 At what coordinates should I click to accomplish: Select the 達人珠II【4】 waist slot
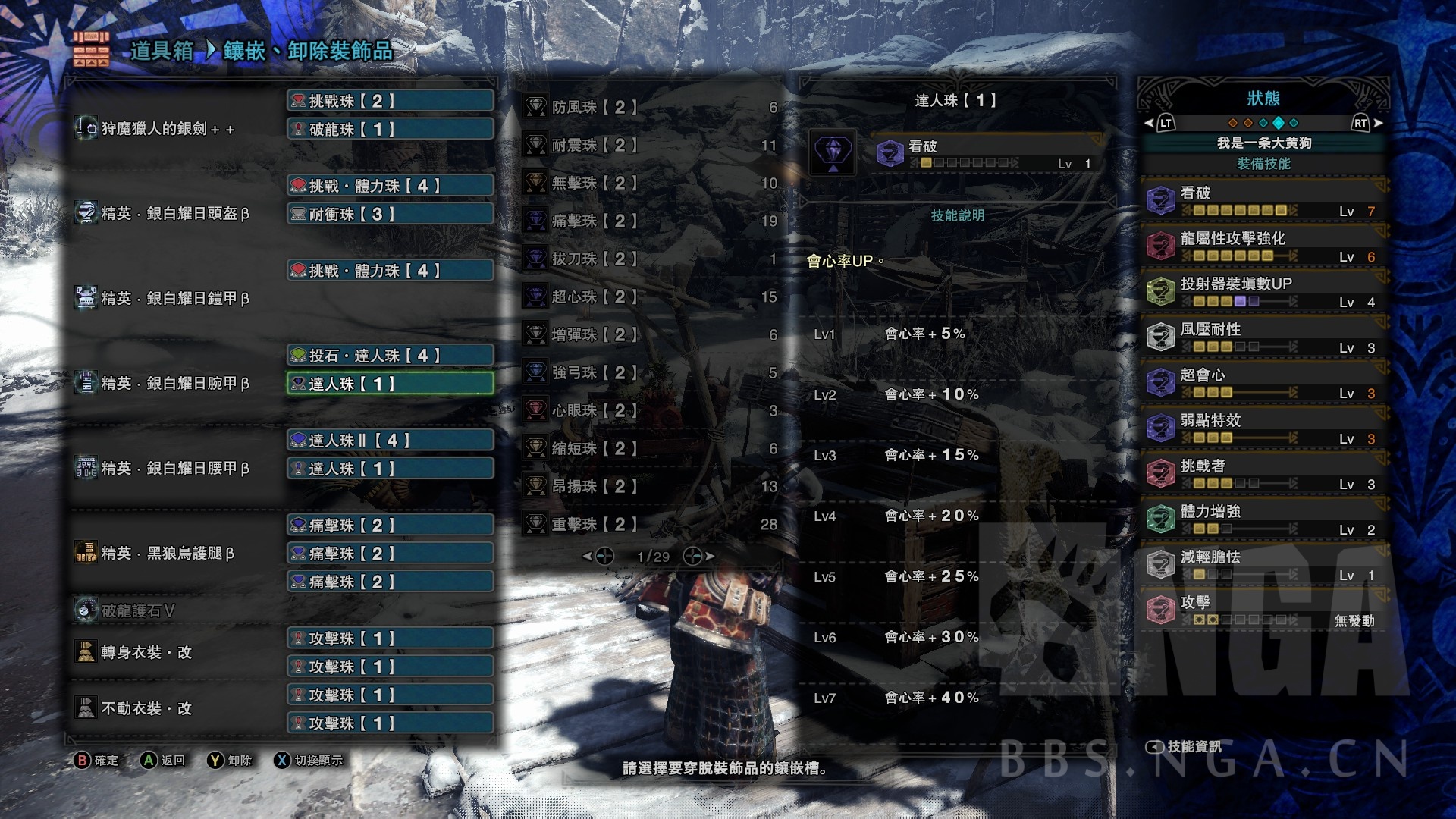pos(390,440)
